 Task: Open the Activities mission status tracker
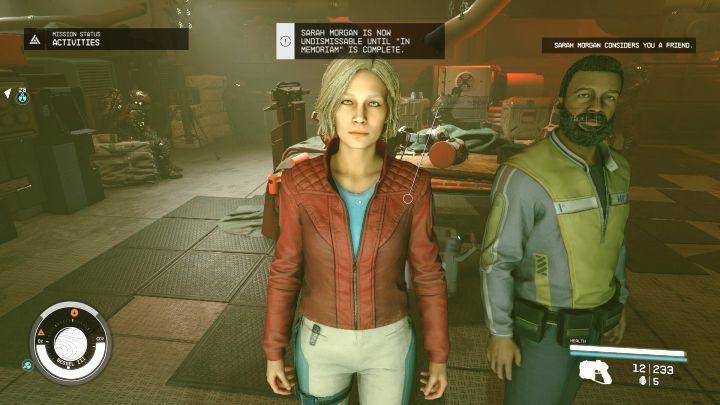[105, 39]
